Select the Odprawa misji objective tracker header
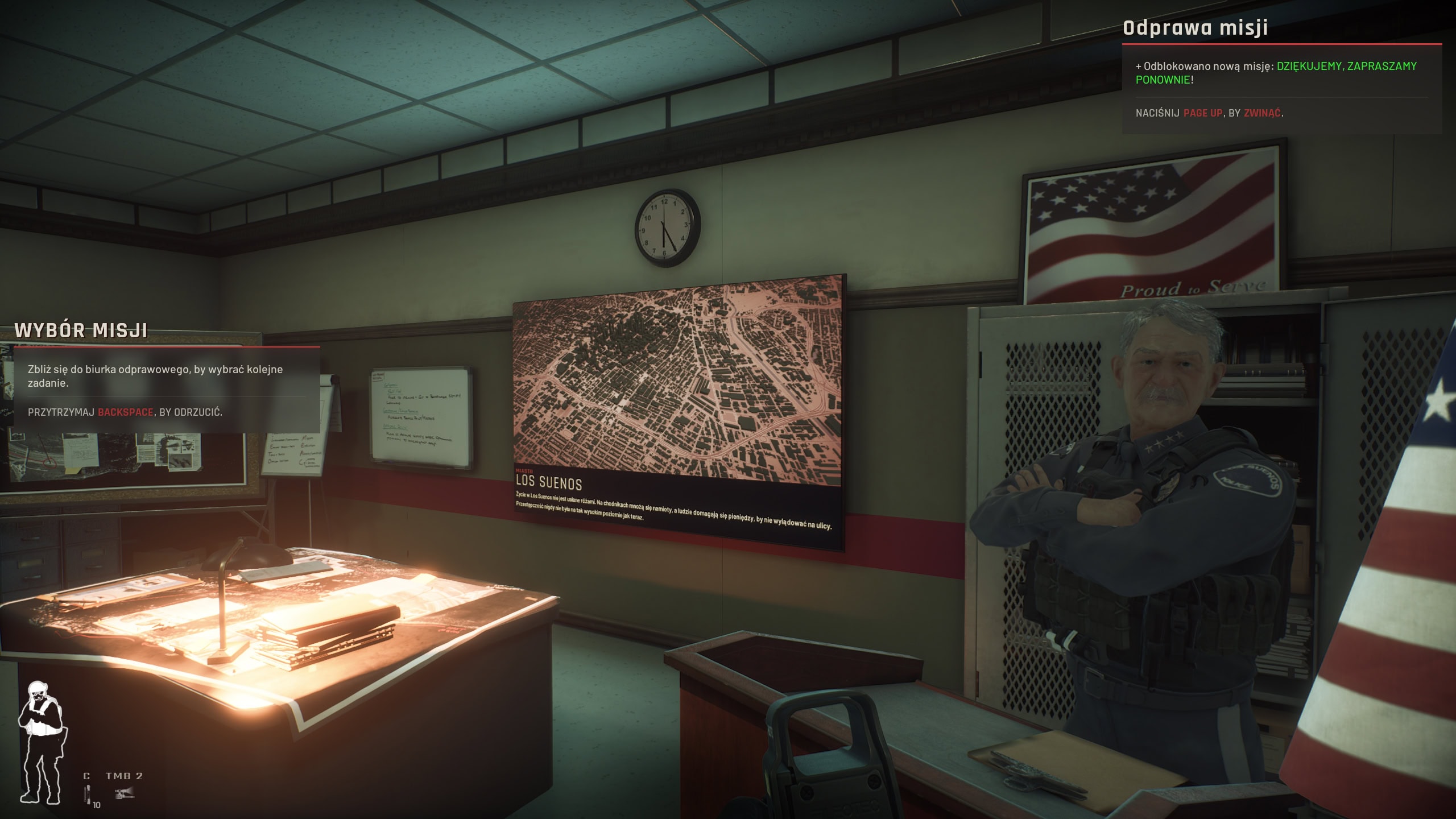The height and width of the screenshot is (819, 1456). pyautogui.click(x=1195, y=28)
